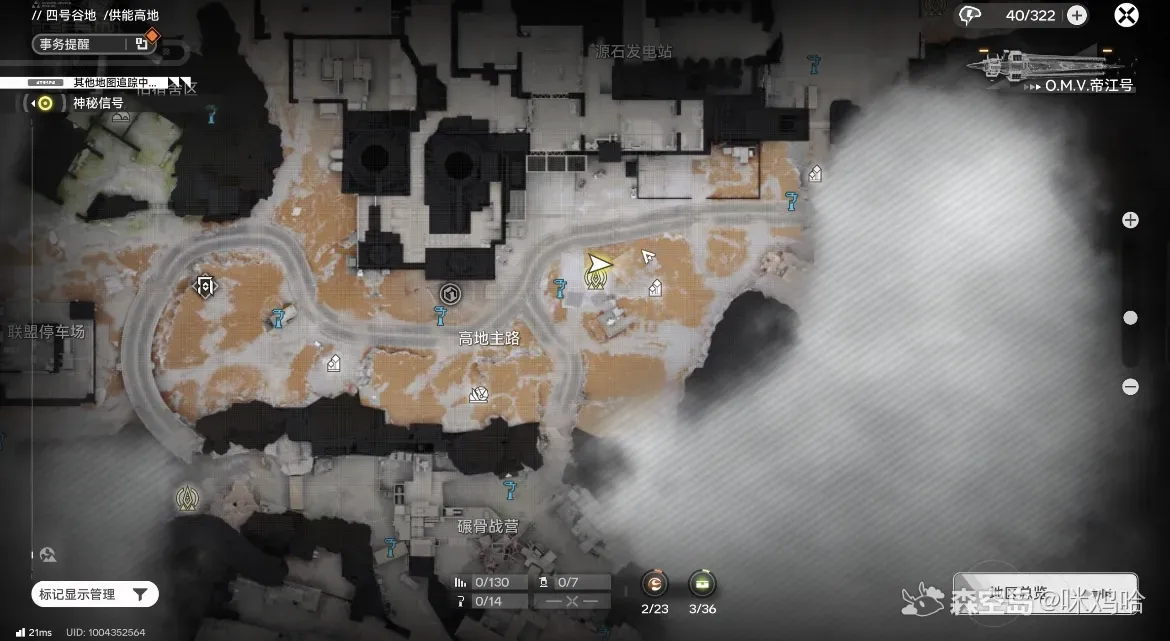Open the region overview button at bottom right

click(x=1044, y=592)
